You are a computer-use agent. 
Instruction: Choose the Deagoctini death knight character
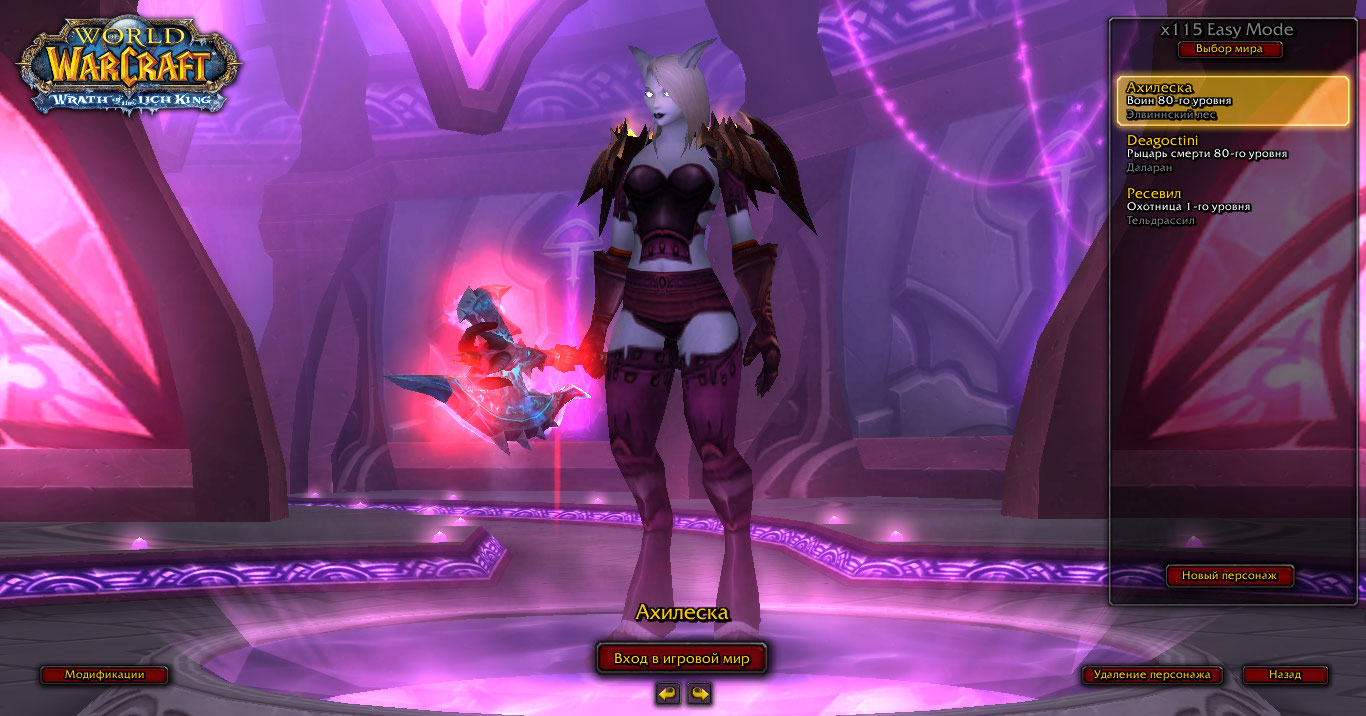point(1232,153)
